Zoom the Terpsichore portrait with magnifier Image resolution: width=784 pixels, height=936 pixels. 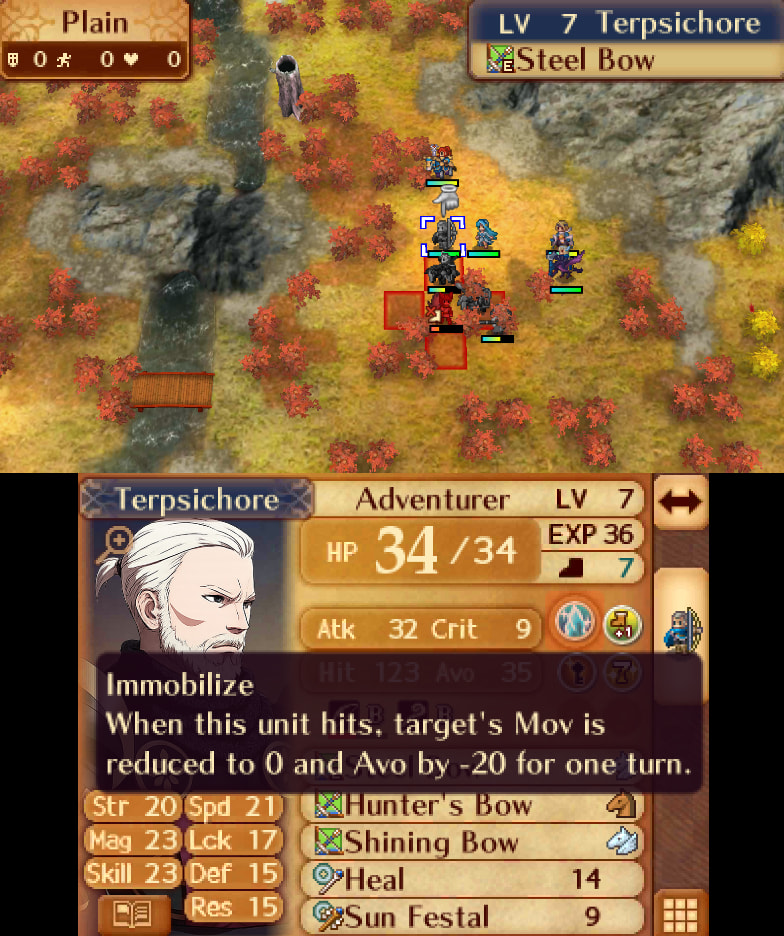[116, 543]
